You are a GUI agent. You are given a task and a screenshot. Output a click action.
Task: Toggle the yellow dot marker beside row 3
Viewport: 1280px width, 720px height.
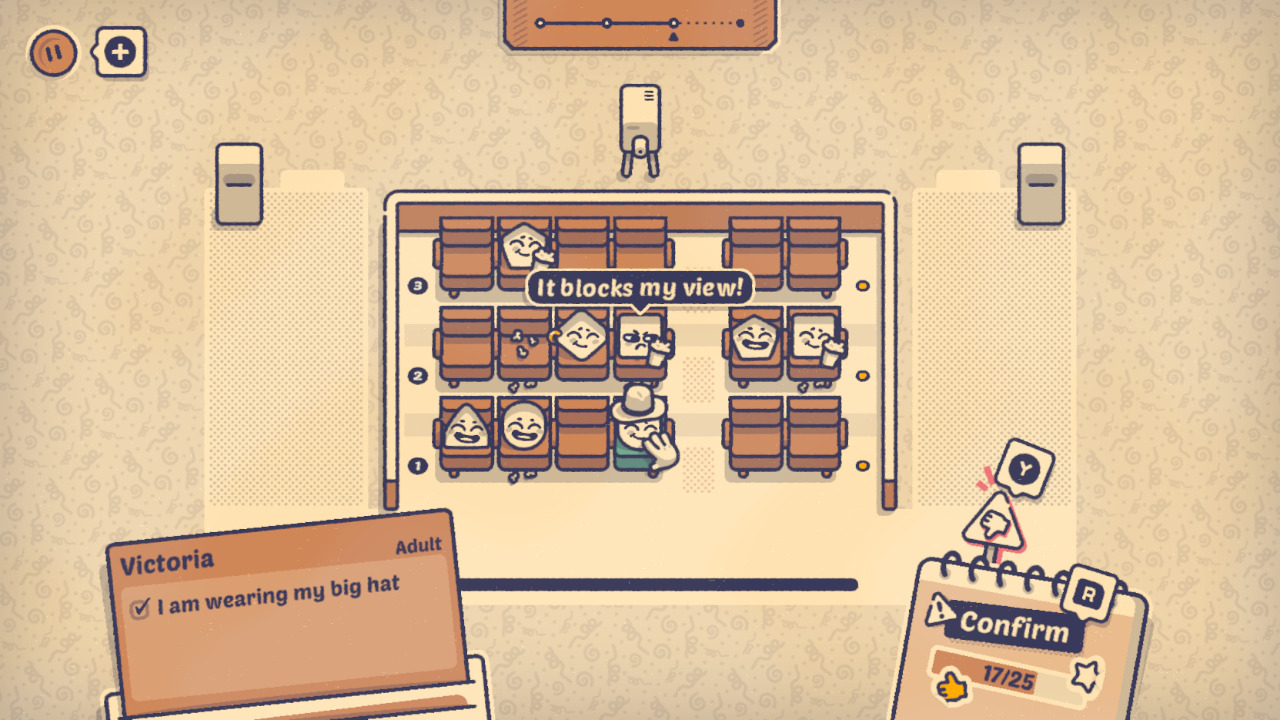click(862, 284)
